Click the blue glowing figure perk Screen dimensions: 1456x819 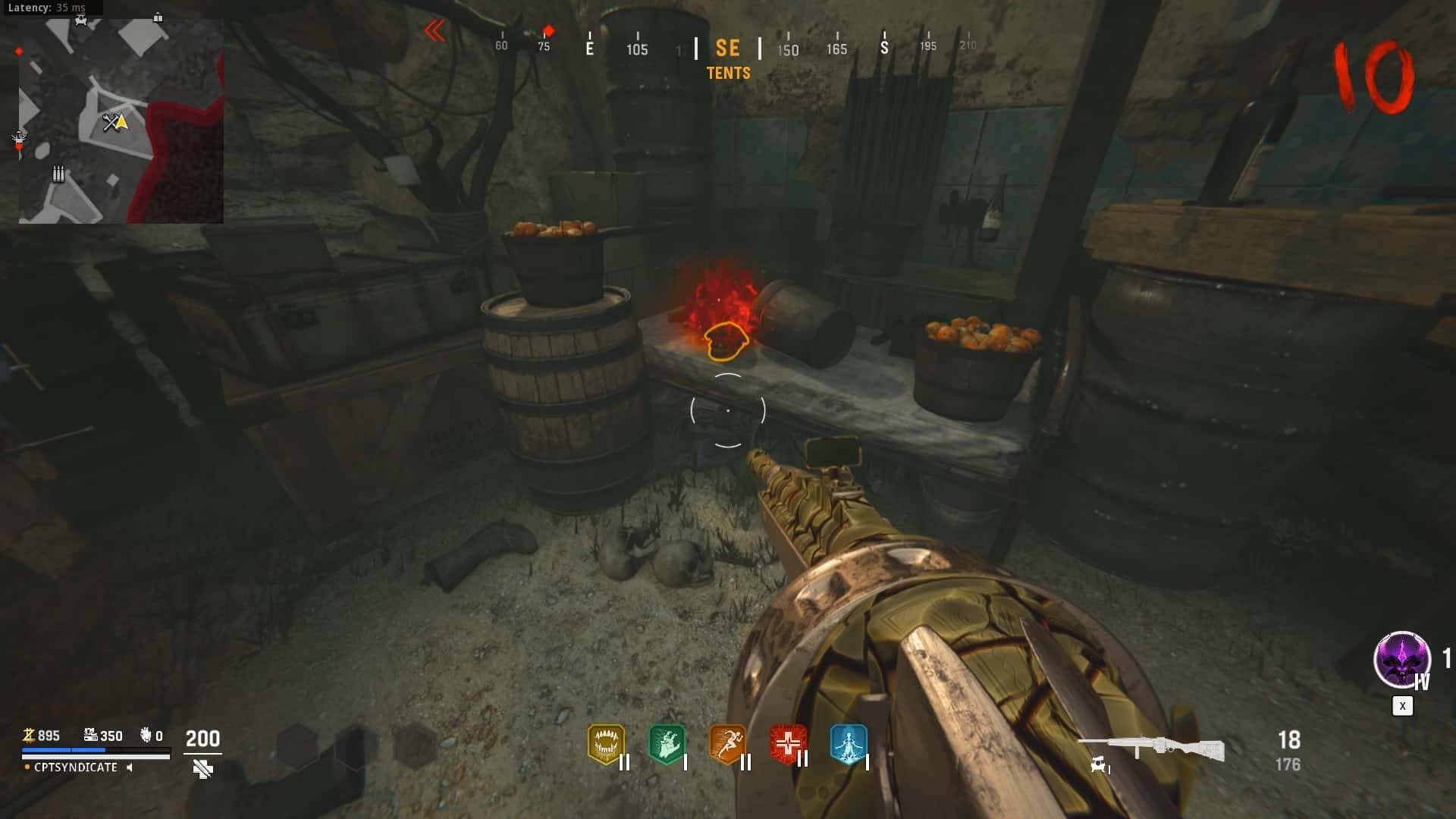click(x=848, y=744)
